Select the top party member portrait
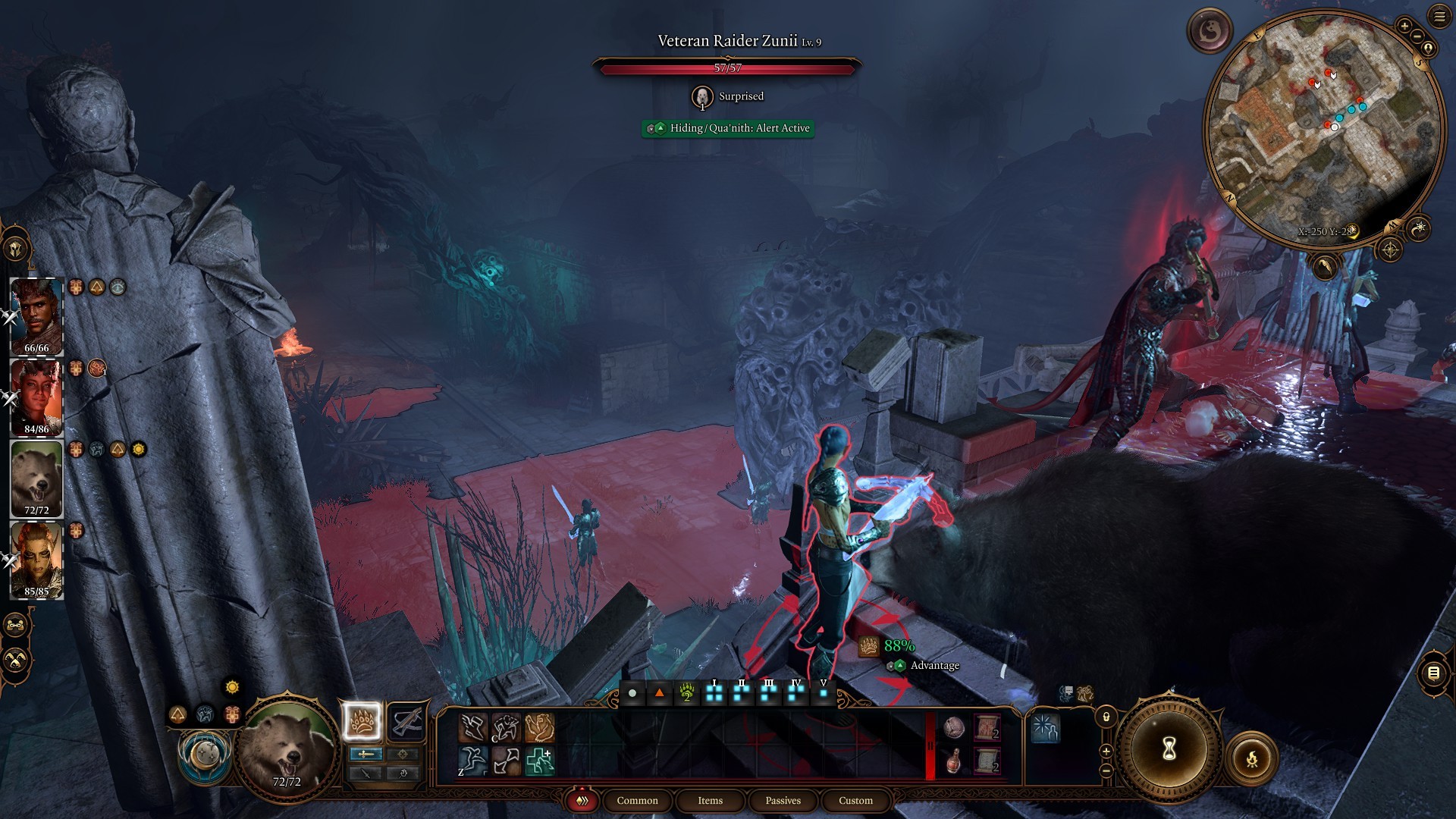 pos(36,315)
